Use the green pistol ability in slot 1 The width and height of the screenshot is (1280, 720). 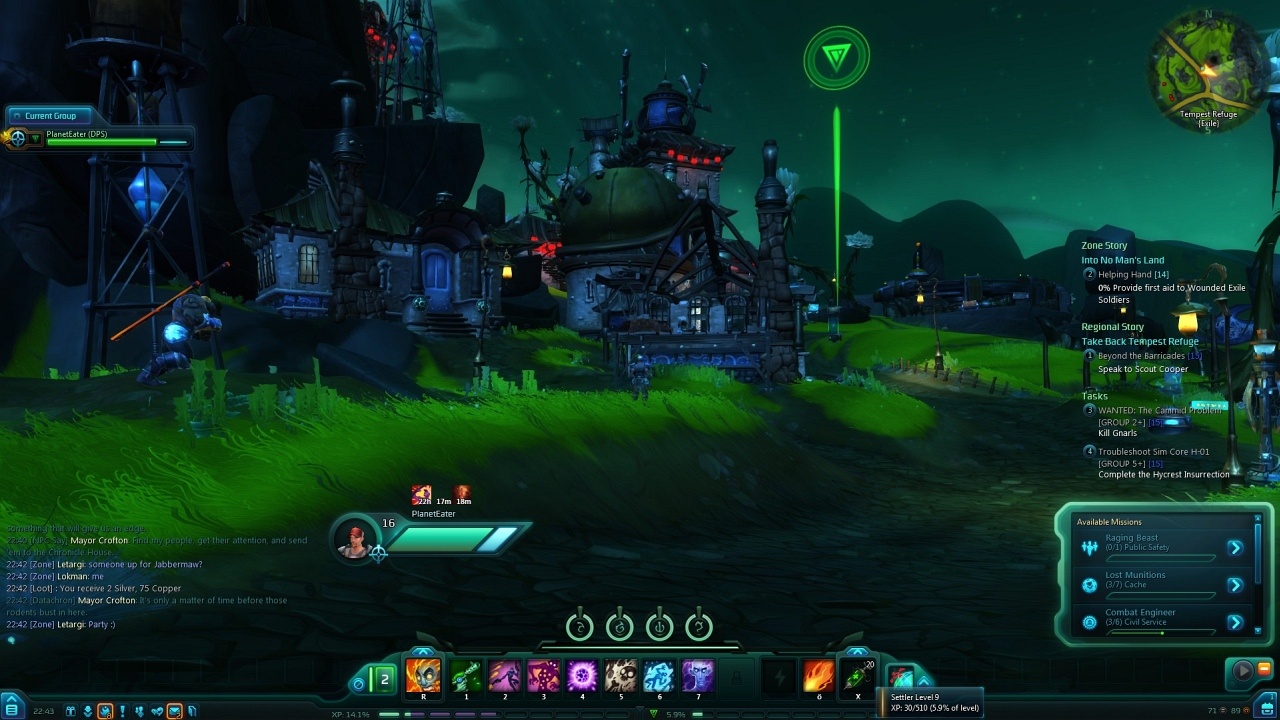click(466, 677)
